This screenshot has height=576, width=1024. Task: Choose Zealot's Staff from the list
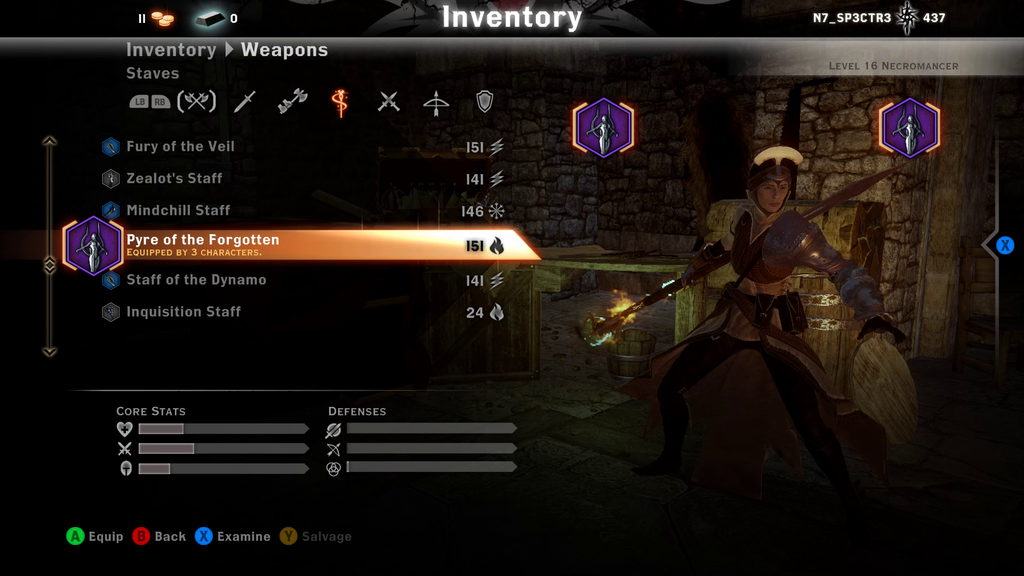coord(175,179)
